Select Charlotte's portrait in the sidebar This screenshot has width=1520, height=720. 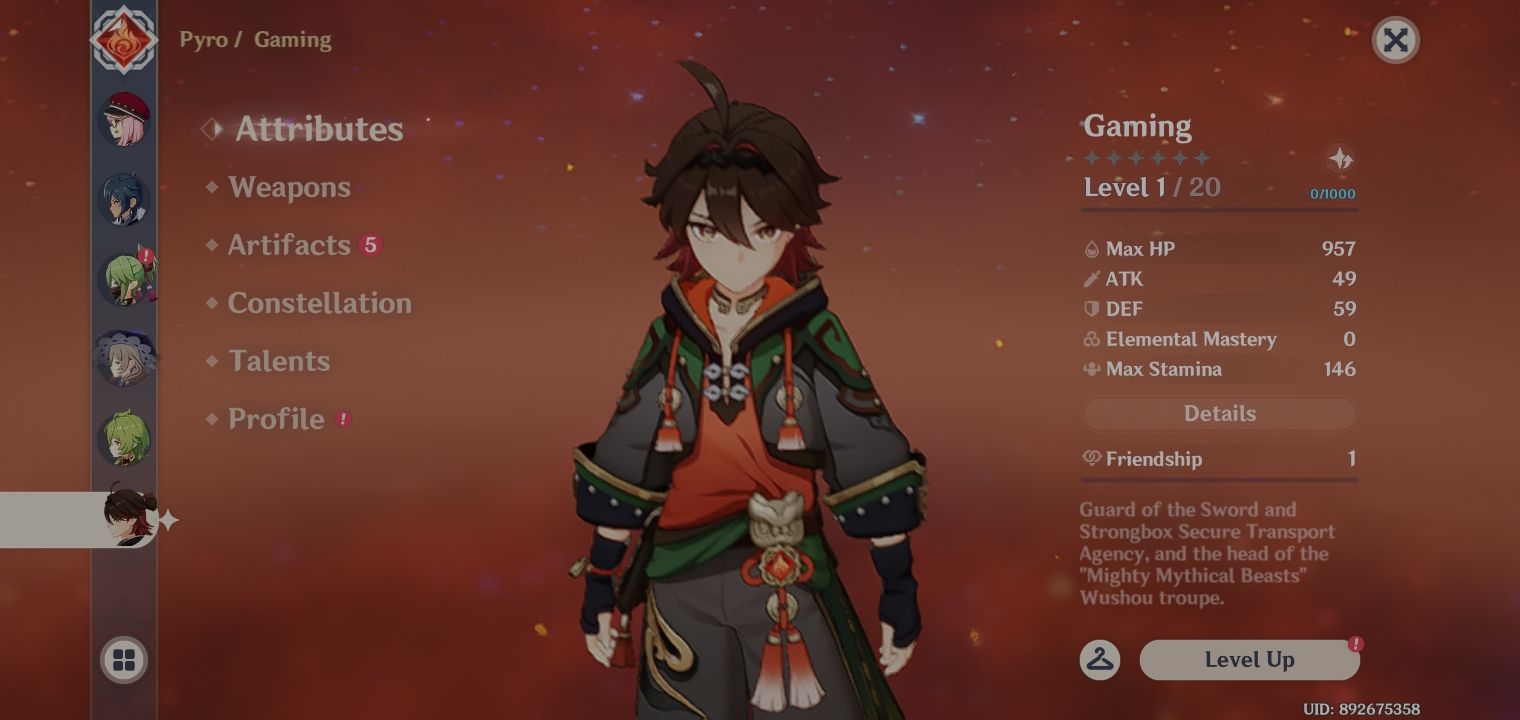pos(124,118)
